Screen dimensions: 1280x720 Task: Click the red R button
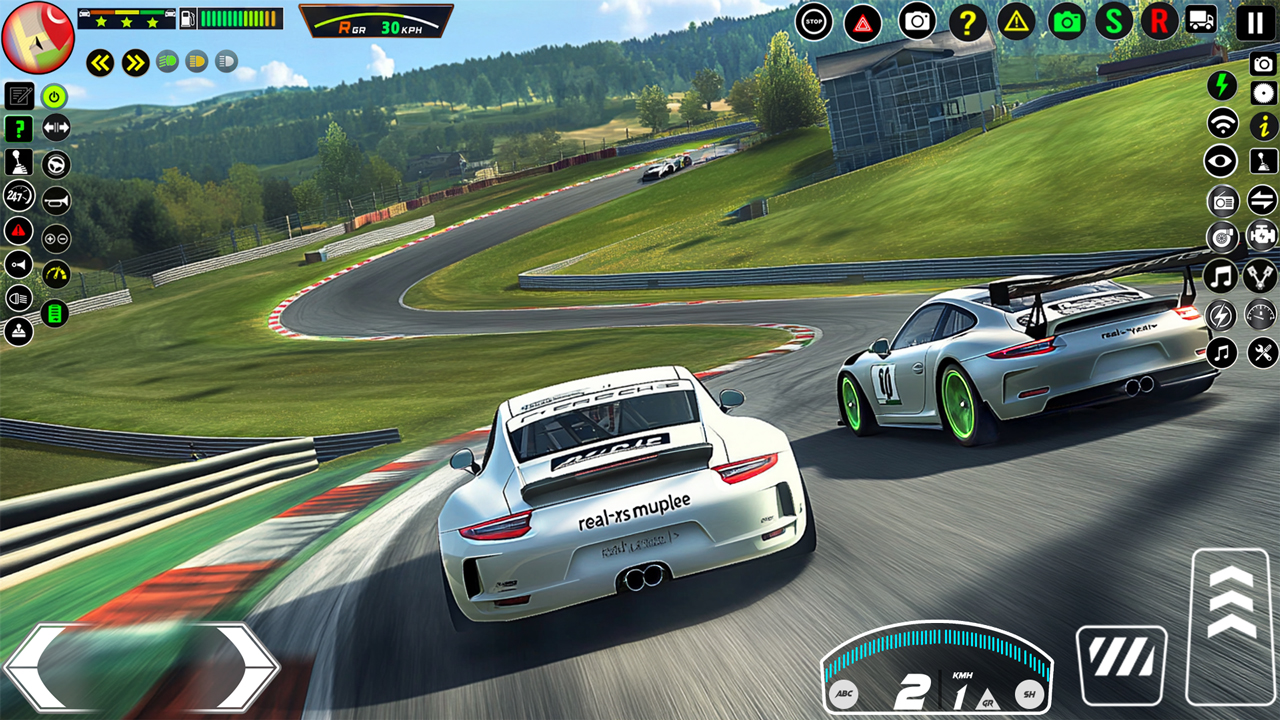[1159, 21]
